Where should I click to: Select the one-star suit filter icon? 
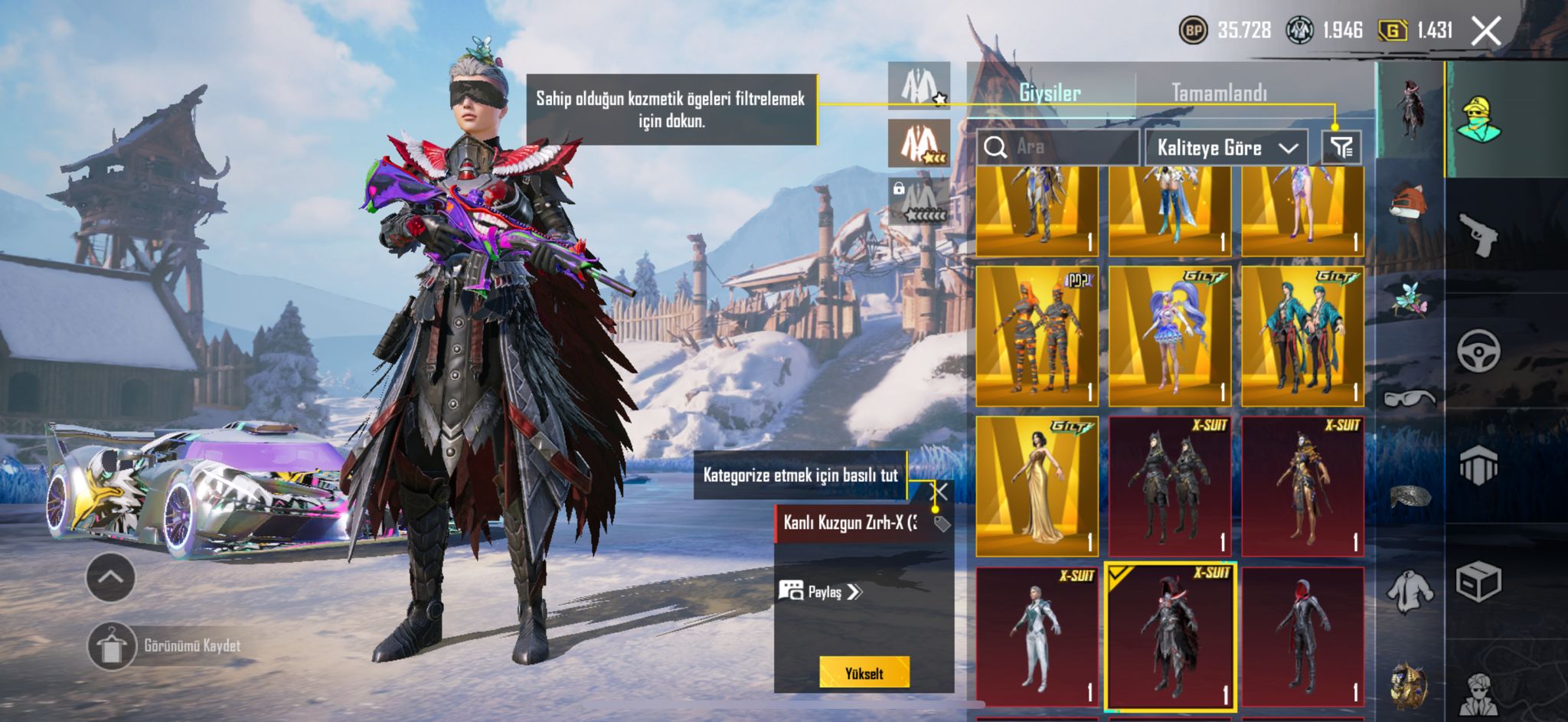[919, 86]
